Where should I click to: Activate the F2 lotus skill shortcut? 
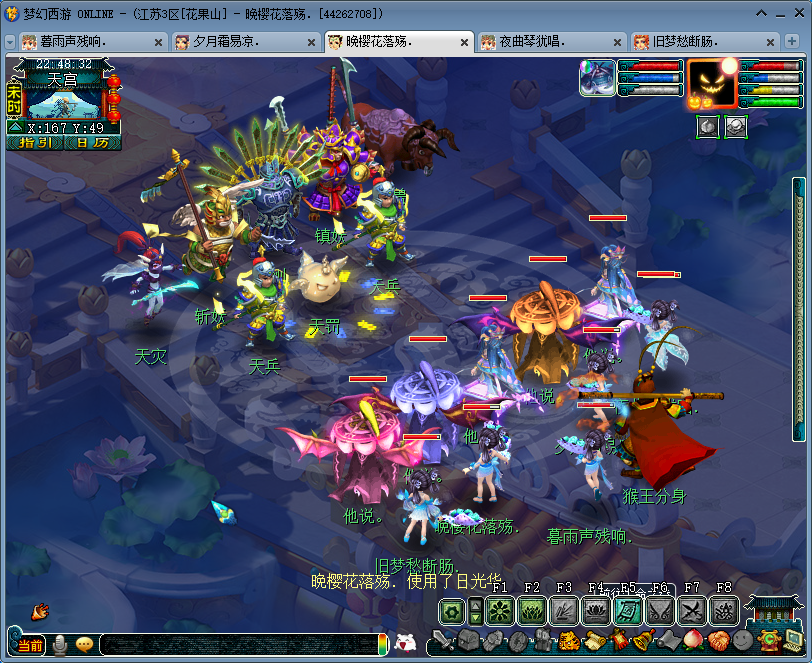point(531,610)
